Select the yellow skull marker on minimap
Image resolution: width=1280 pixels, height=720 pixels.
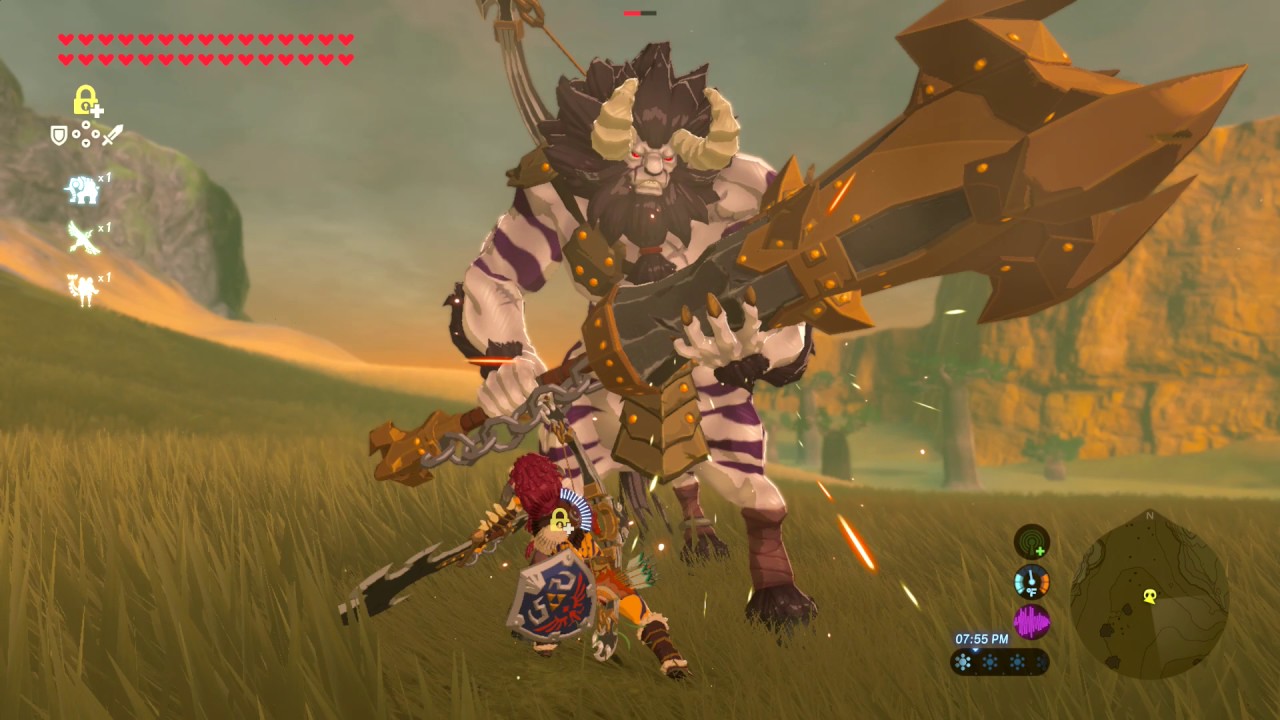click(1150, 596)
